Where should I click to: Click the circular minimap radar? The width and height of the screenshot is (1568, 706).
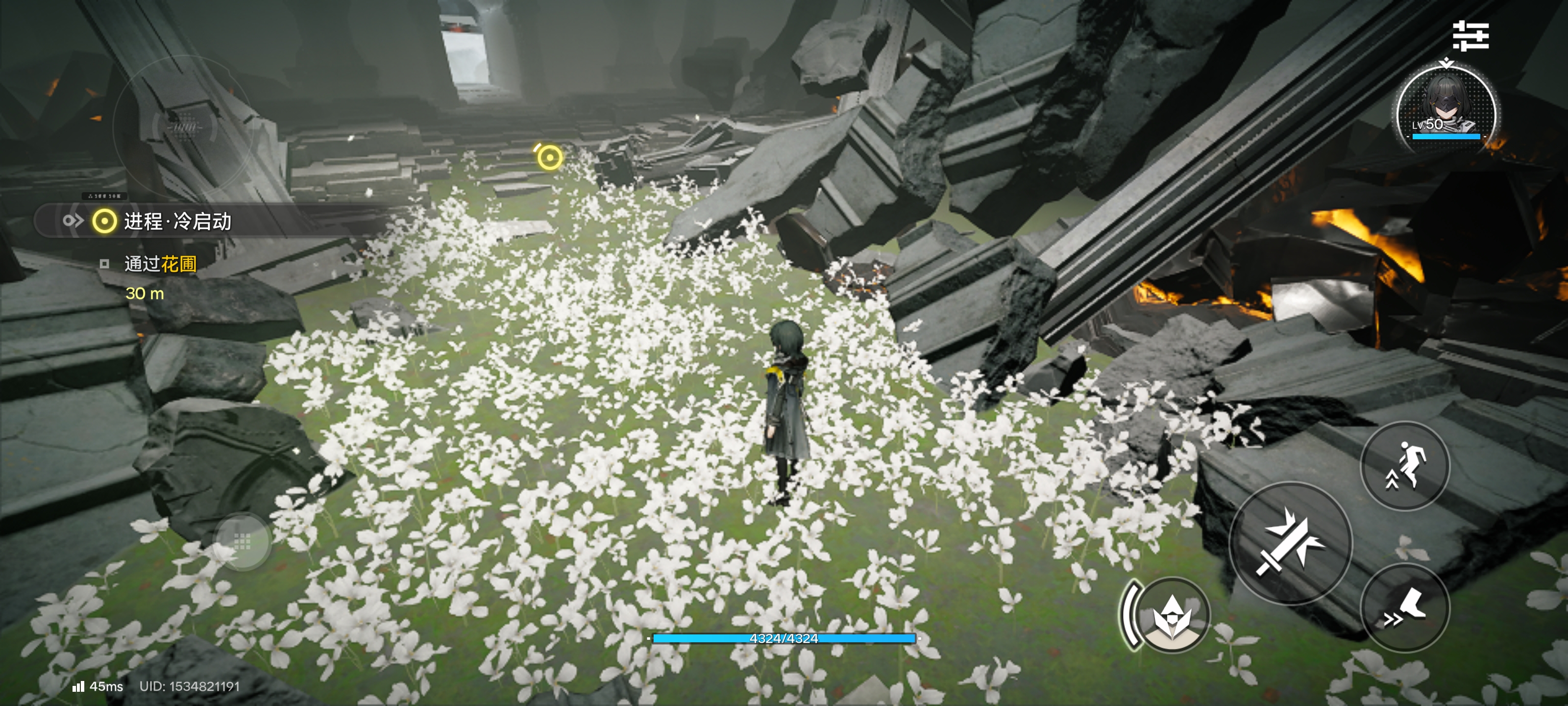(x=183, y=127)
